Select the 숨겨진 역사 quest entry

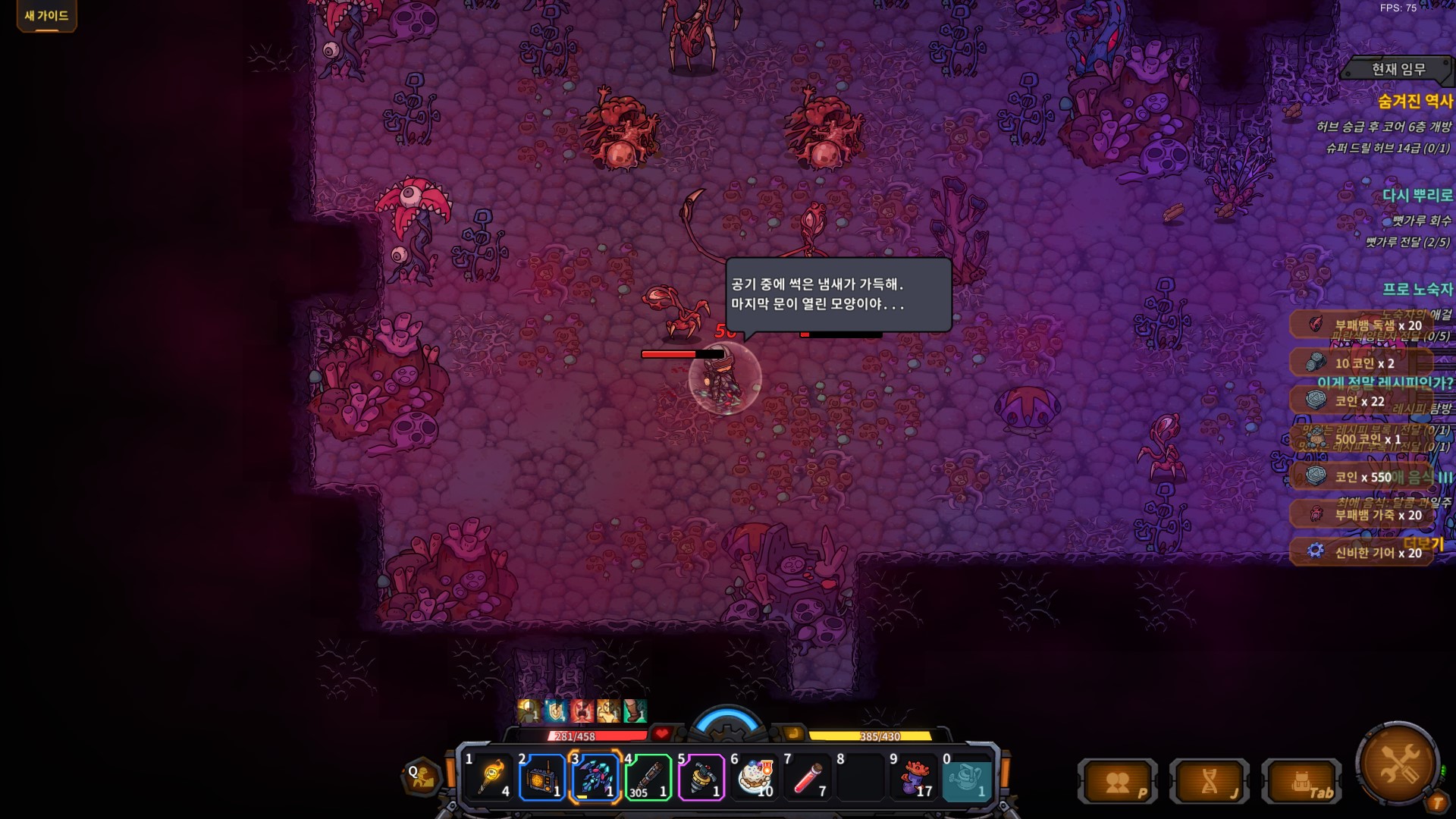1414,101
